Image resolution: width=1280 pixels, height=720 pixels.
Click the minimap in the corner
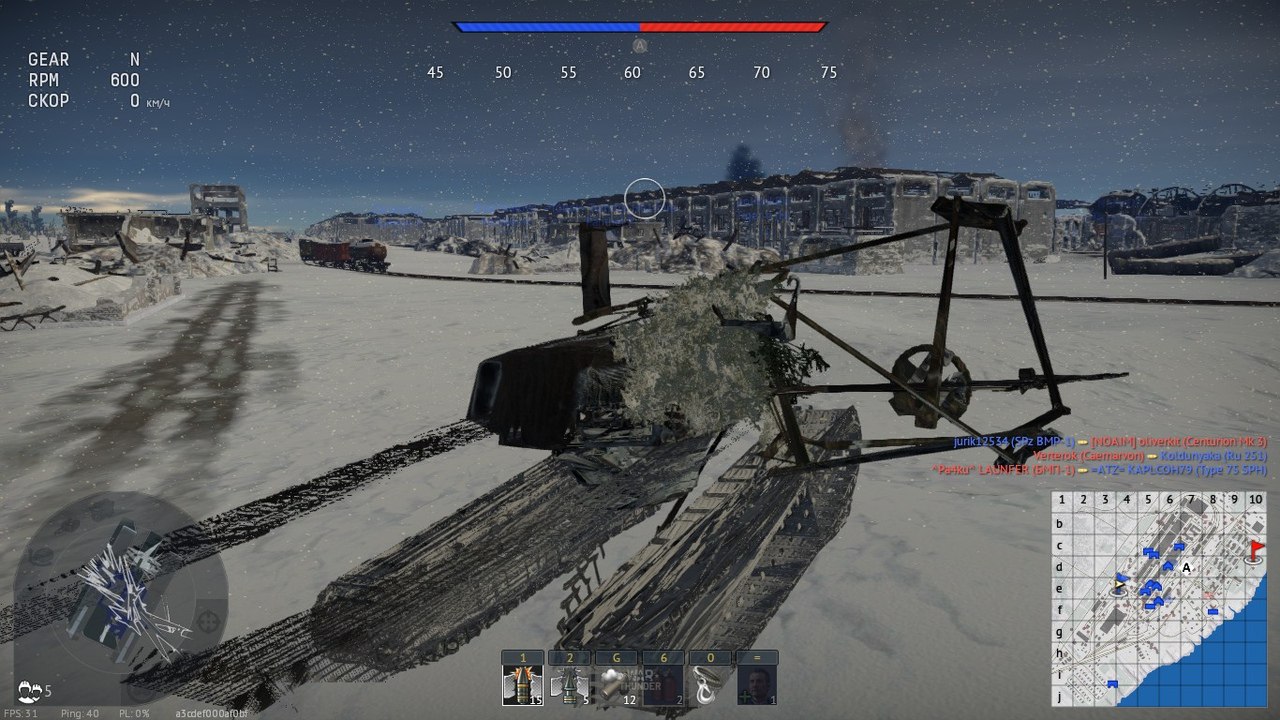1159,598
